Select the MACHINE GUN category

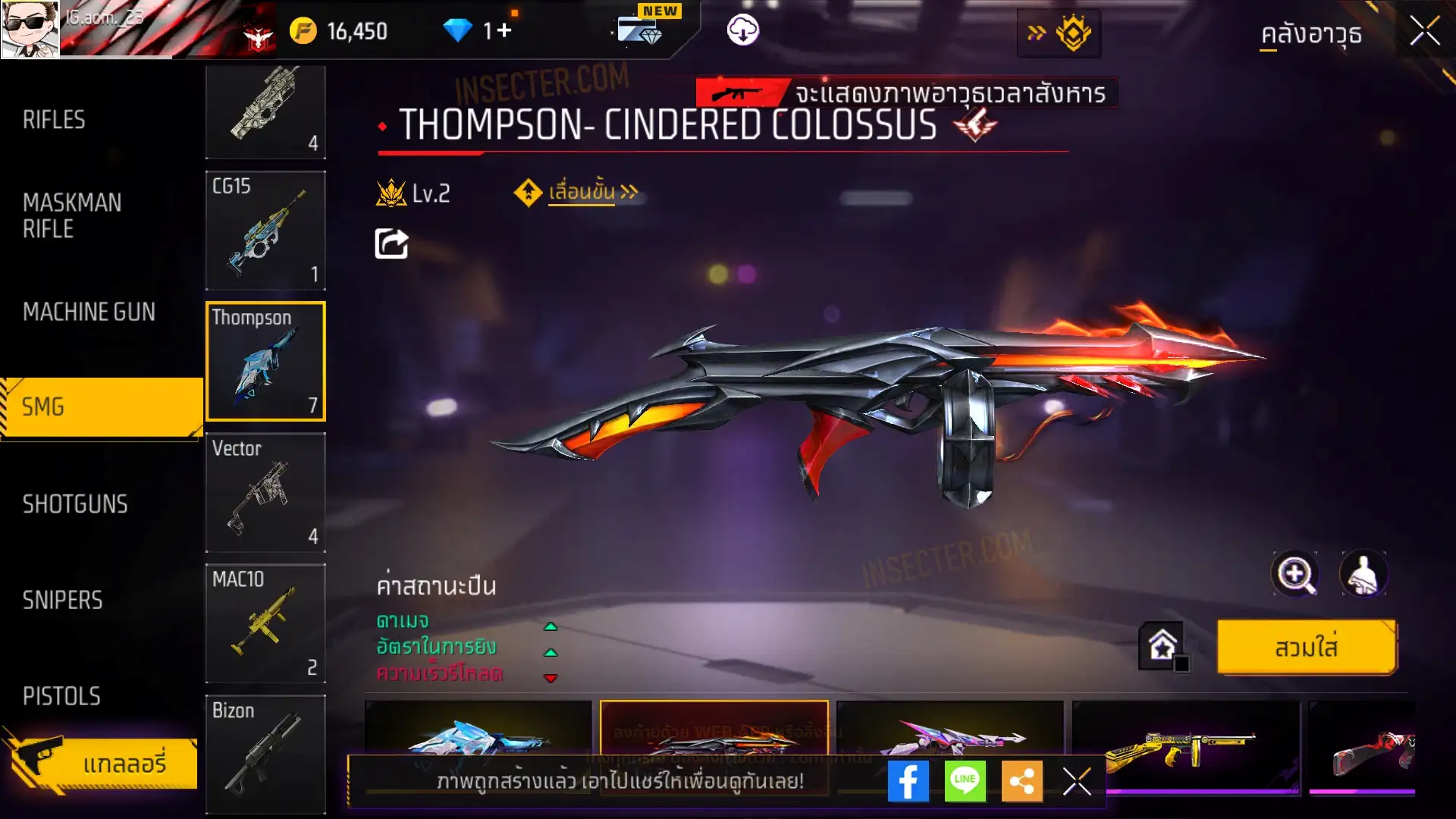click(89, 312)
